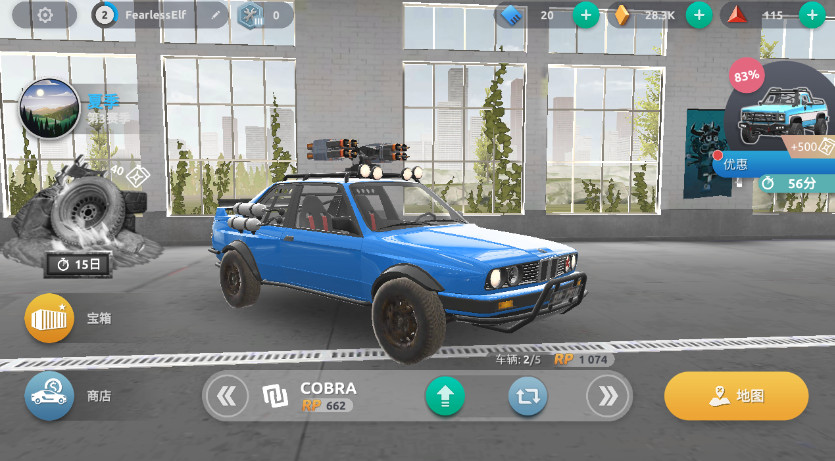Open the snowflake counter panel
Viewport: 835px width, 461px height.
click(265, 15)
